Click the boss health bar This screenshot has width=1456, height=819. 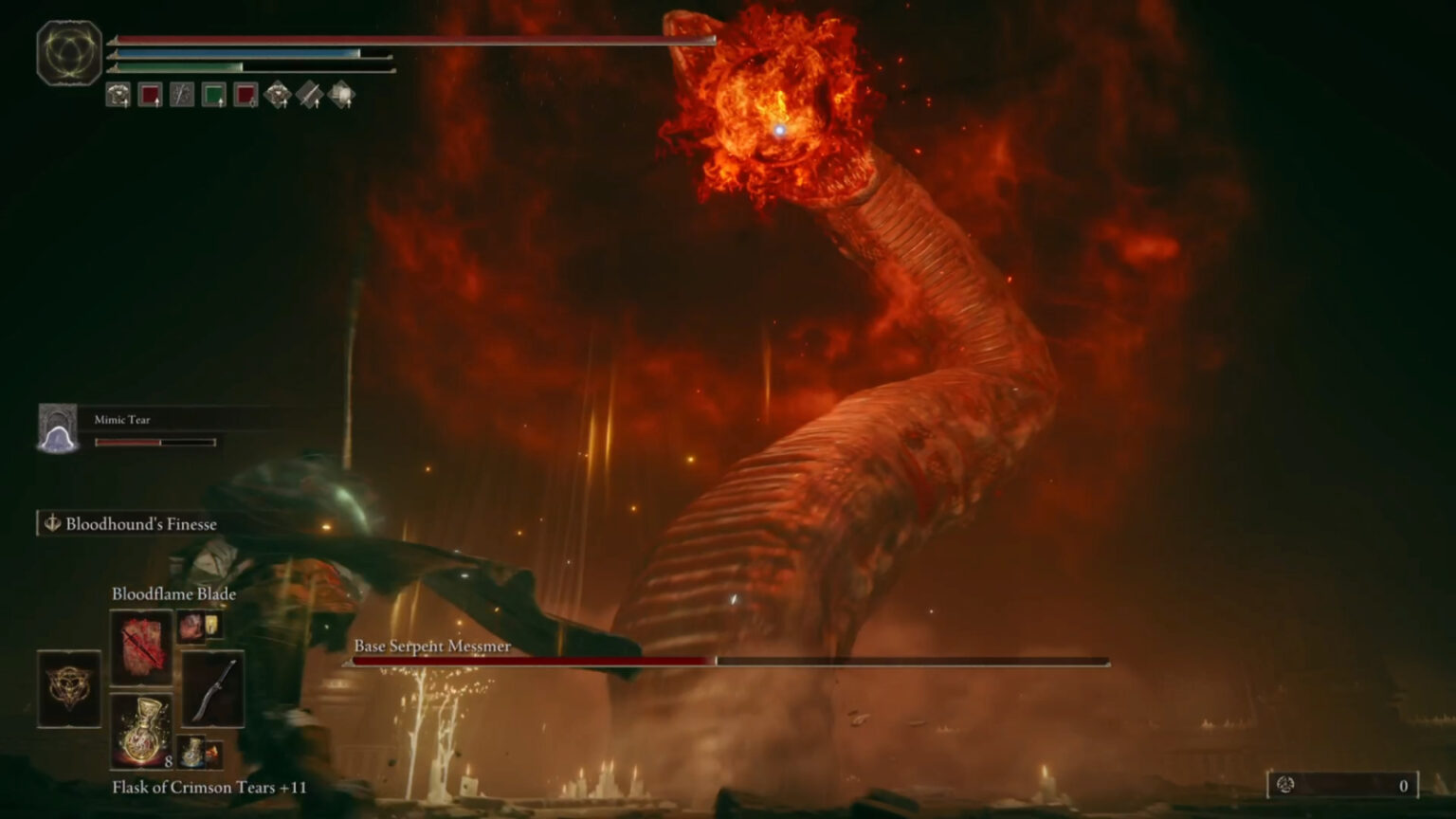(x=730, y=659)
